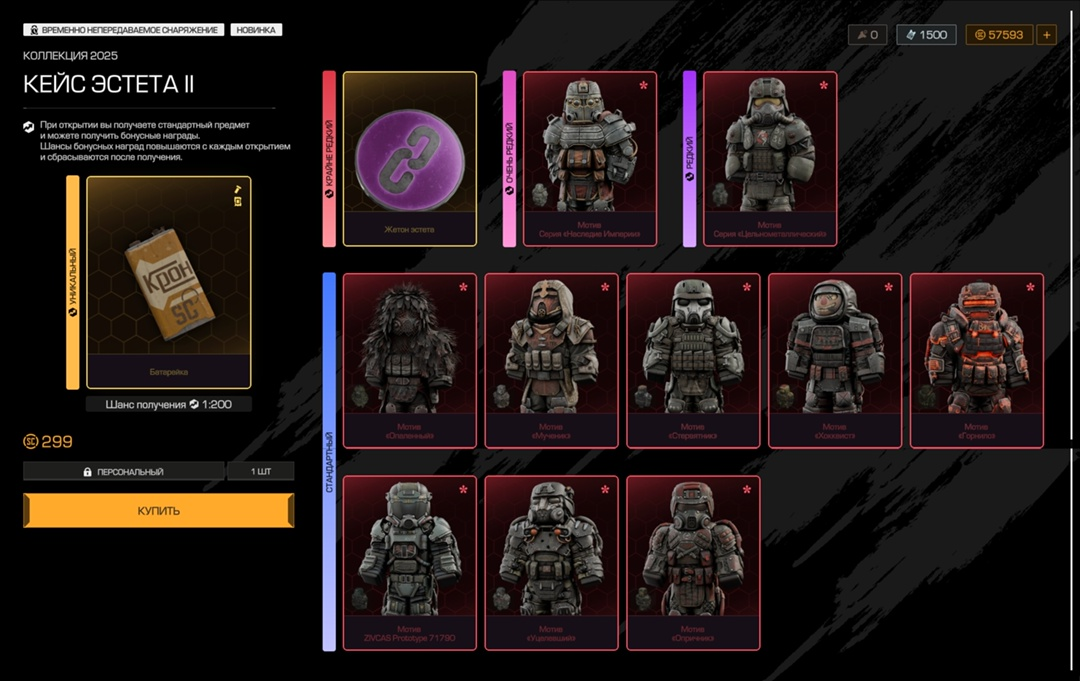Select the glowing orange «Горнило» skin
Screen dimensions: 1080x681
(x=977, y=360)
